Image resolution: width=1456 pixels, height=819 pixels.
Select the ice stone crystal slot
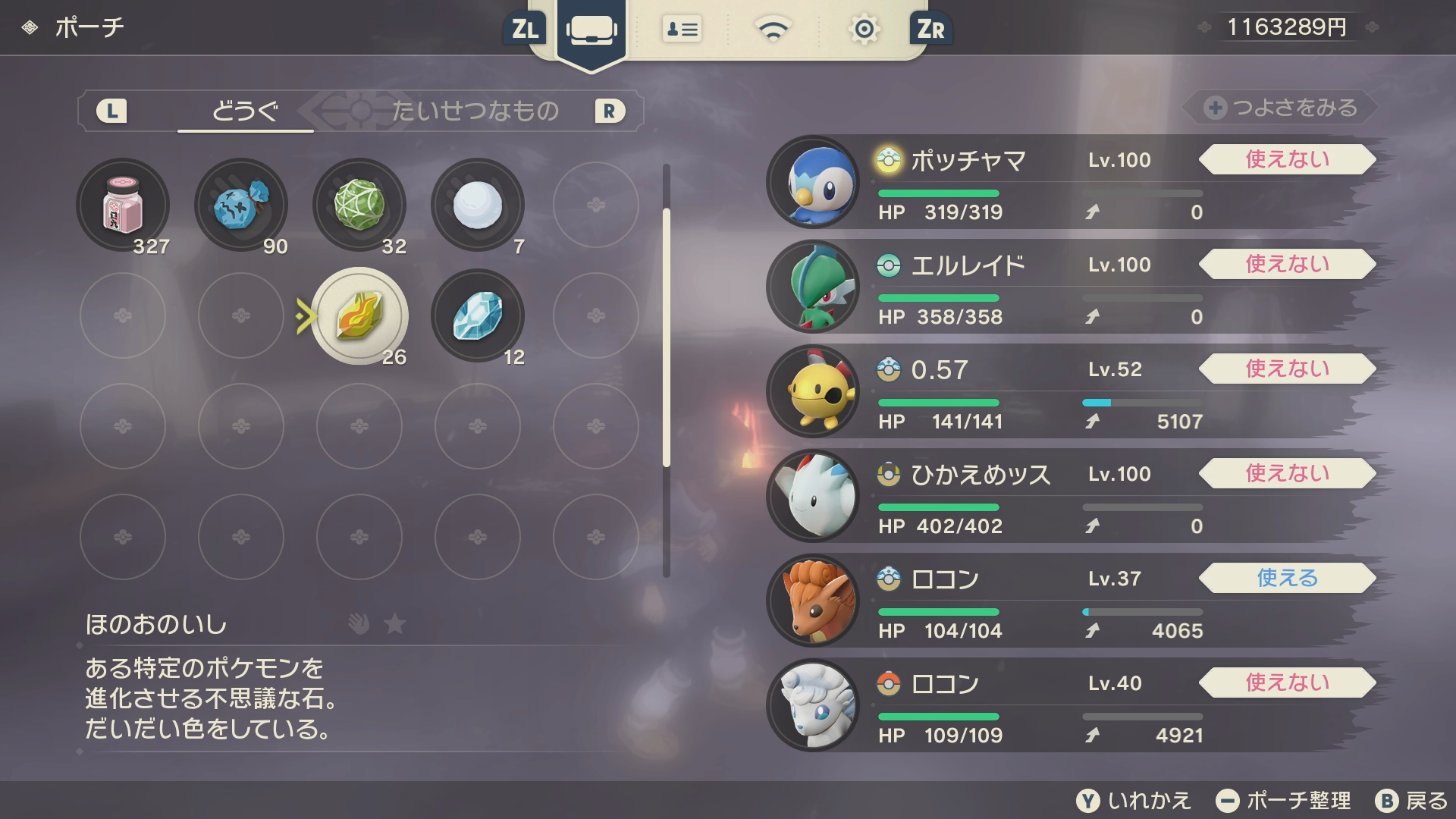(x=478, y=315)
